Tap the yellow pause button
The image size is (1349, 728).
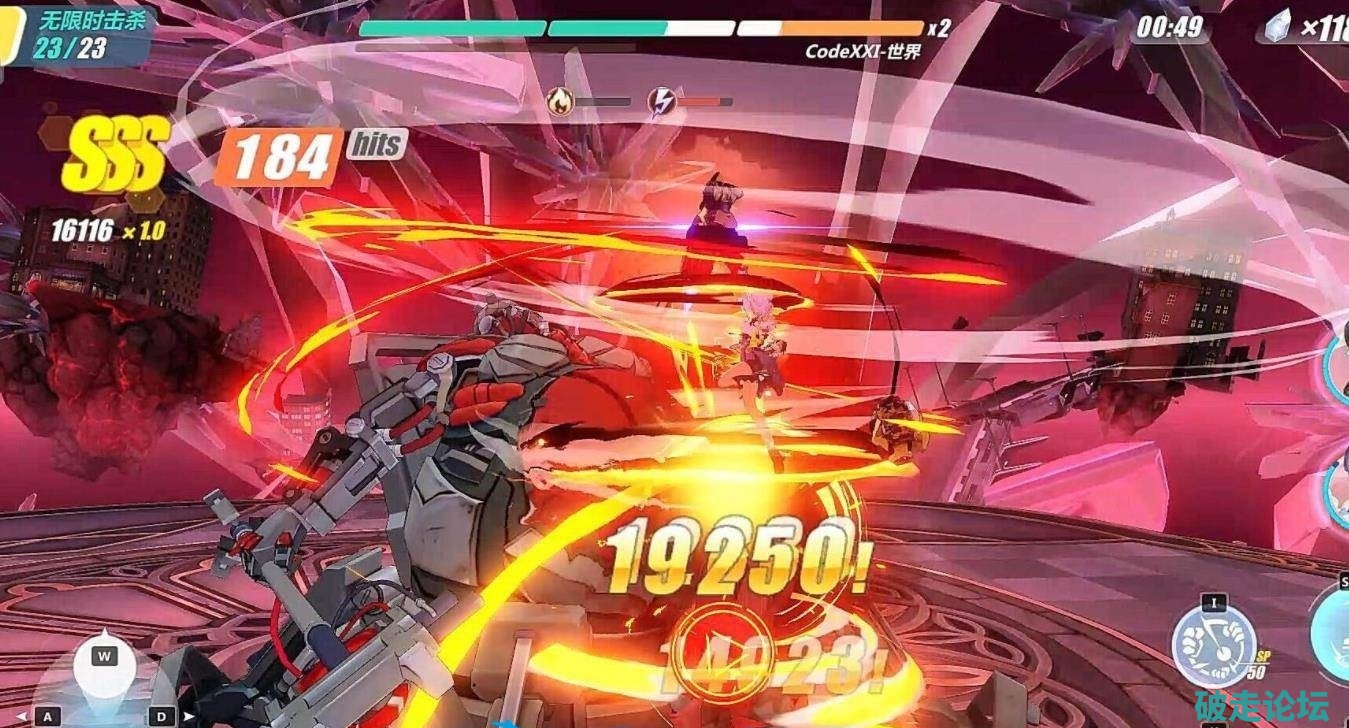(x=10, y=34)
